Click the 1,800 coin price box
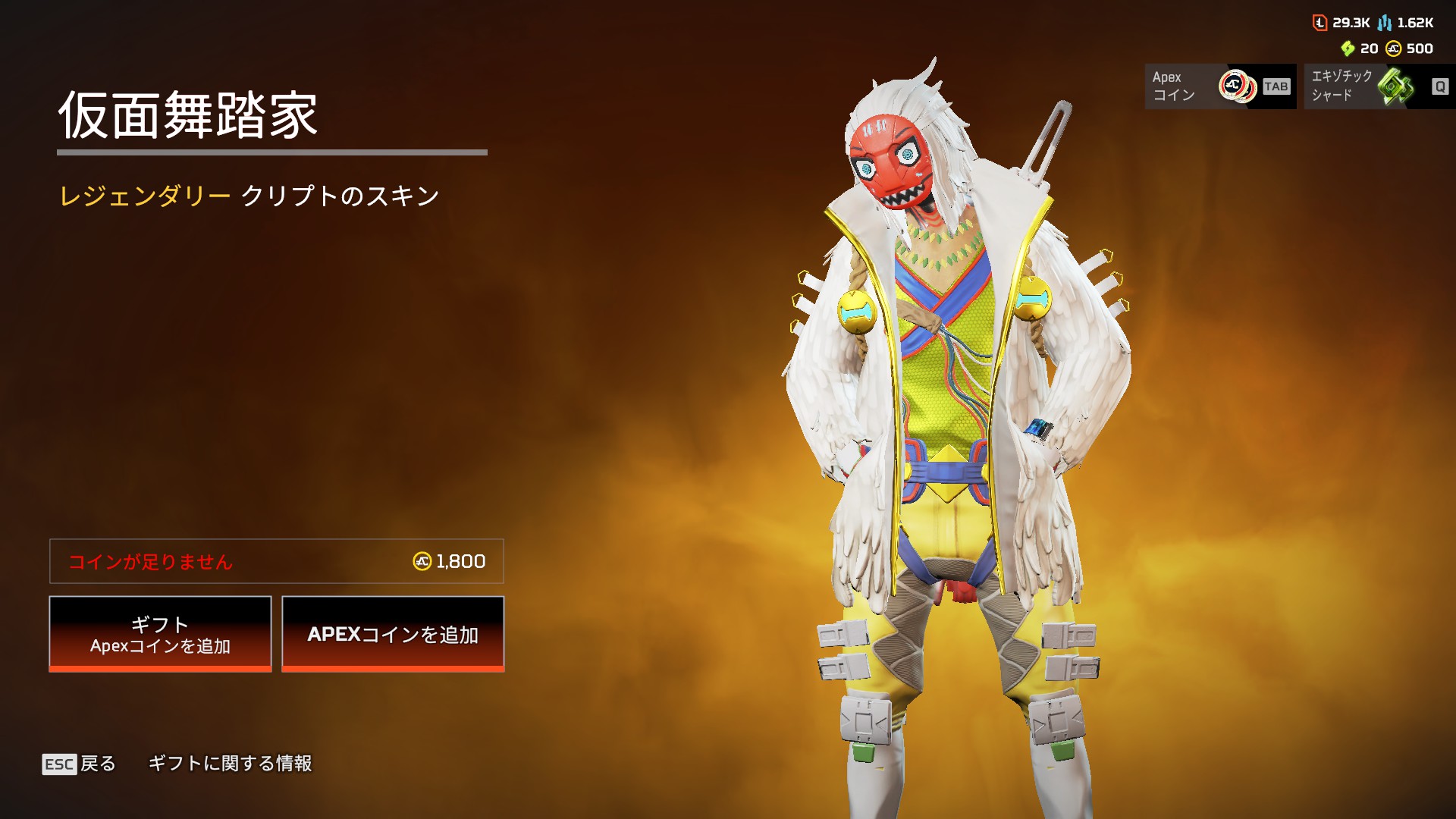Image resolution: width=1456 pixels, height=819 pixels. coord(277,561)
